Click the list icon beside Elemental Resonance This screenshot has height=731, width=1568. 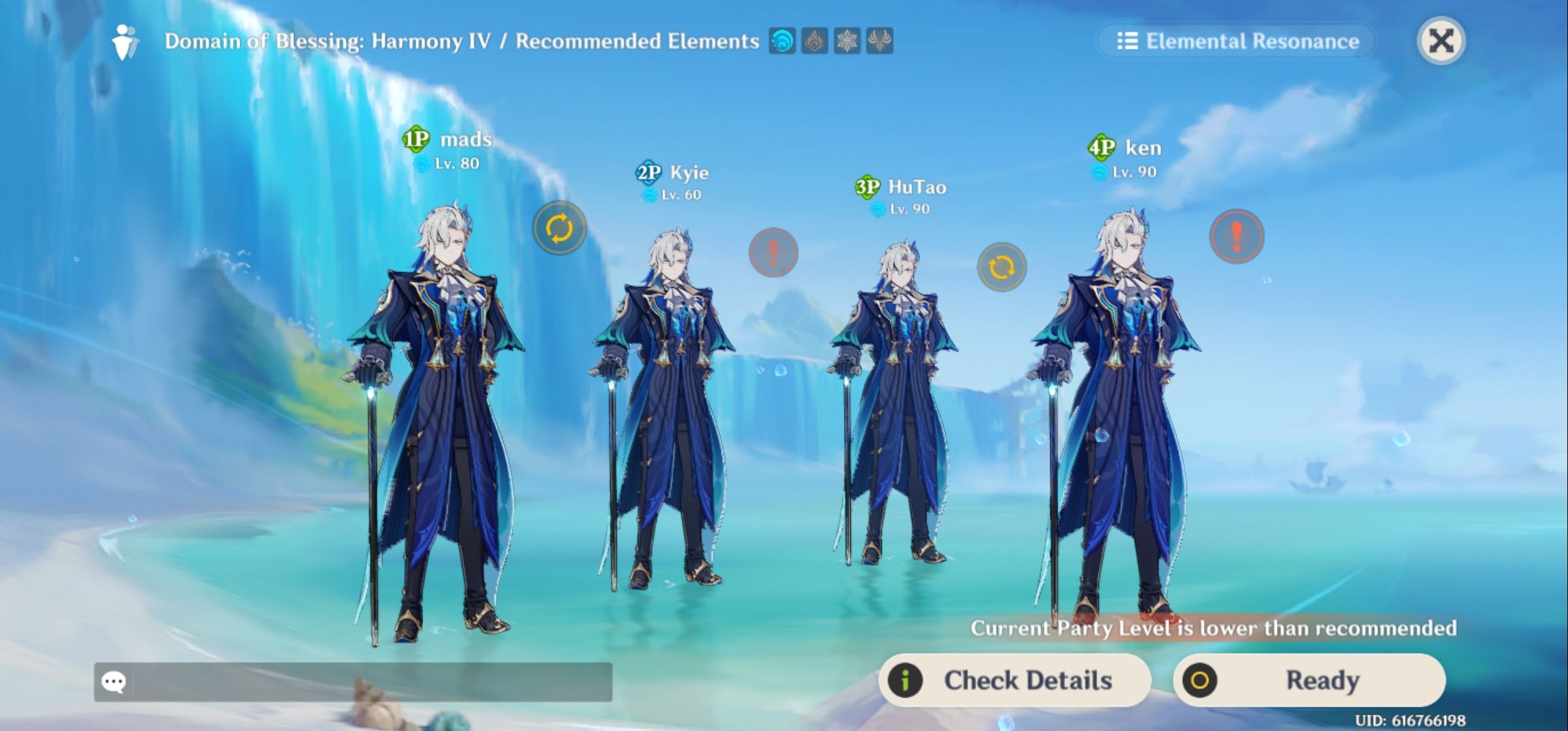[1127, 41]
